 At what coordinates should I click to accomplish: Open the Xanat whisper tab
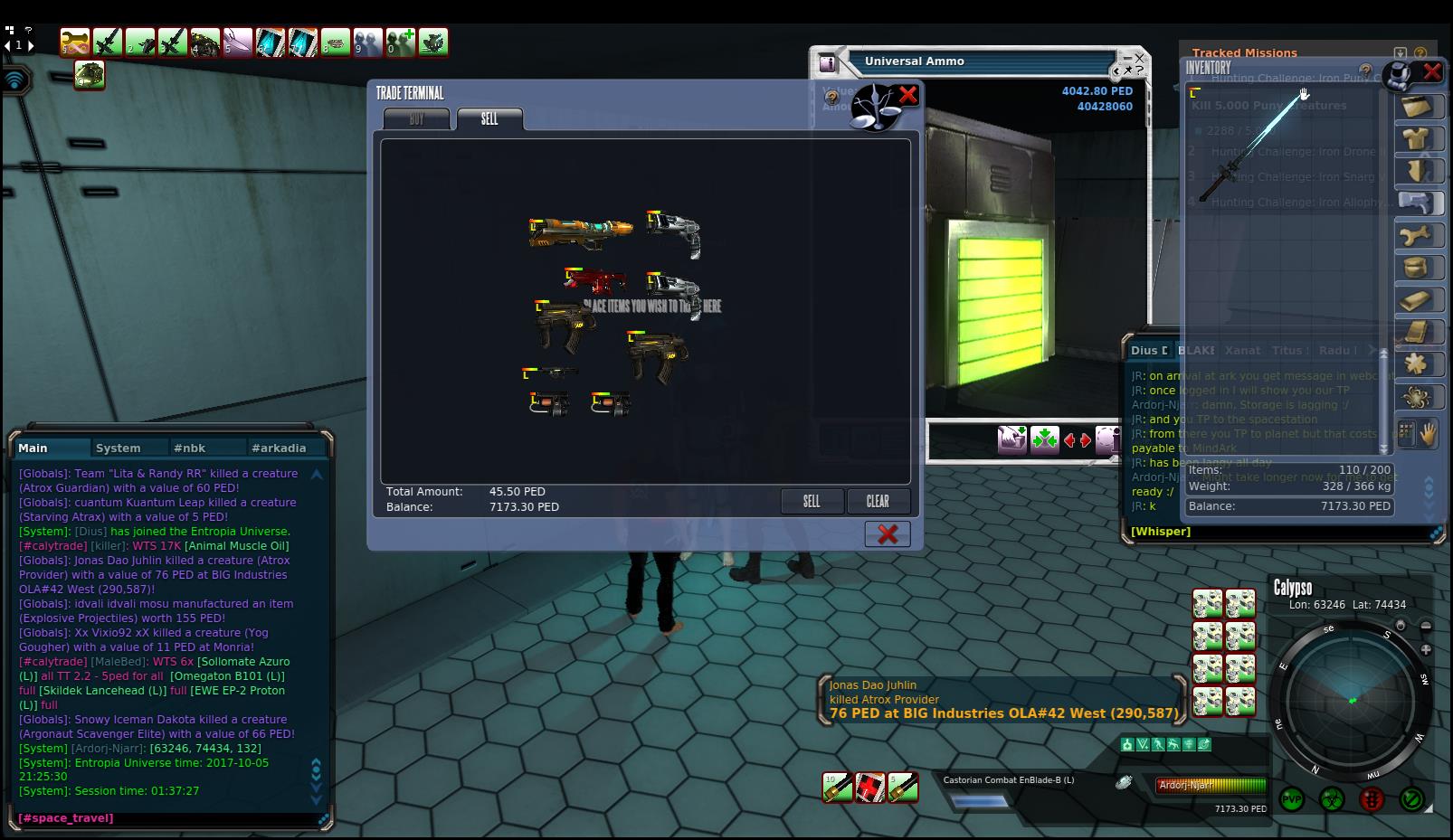pos(1242,350)
